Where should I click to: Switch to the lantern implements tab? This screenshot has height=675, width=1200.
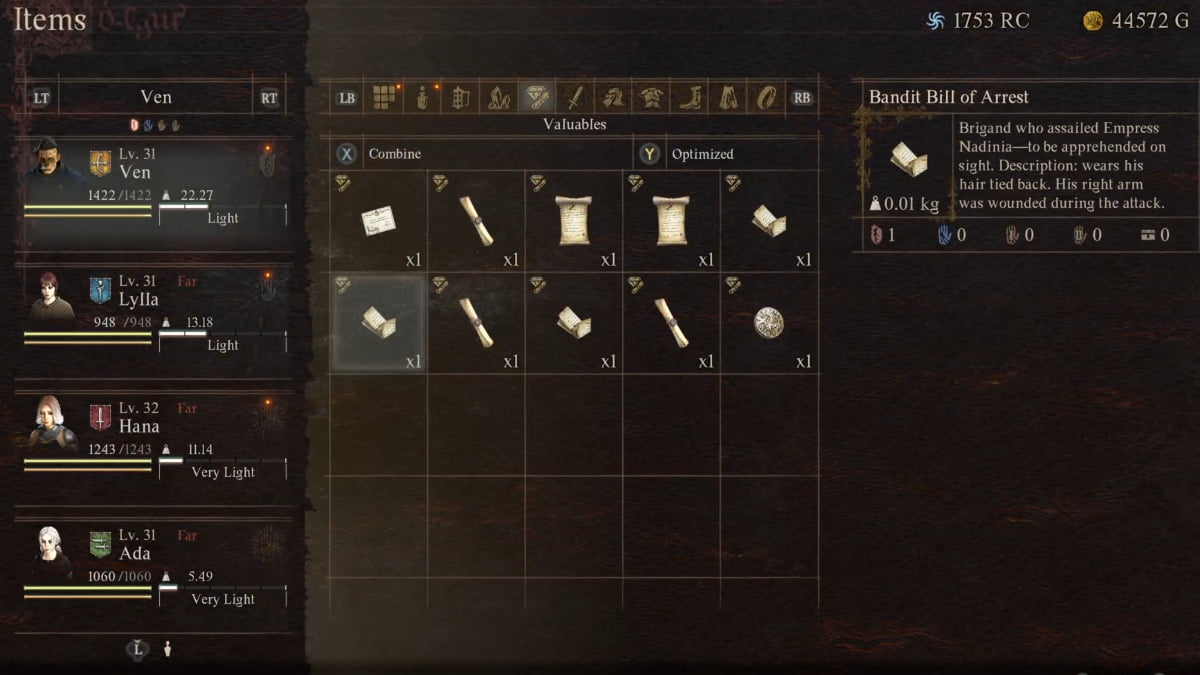tap(460, 98)
